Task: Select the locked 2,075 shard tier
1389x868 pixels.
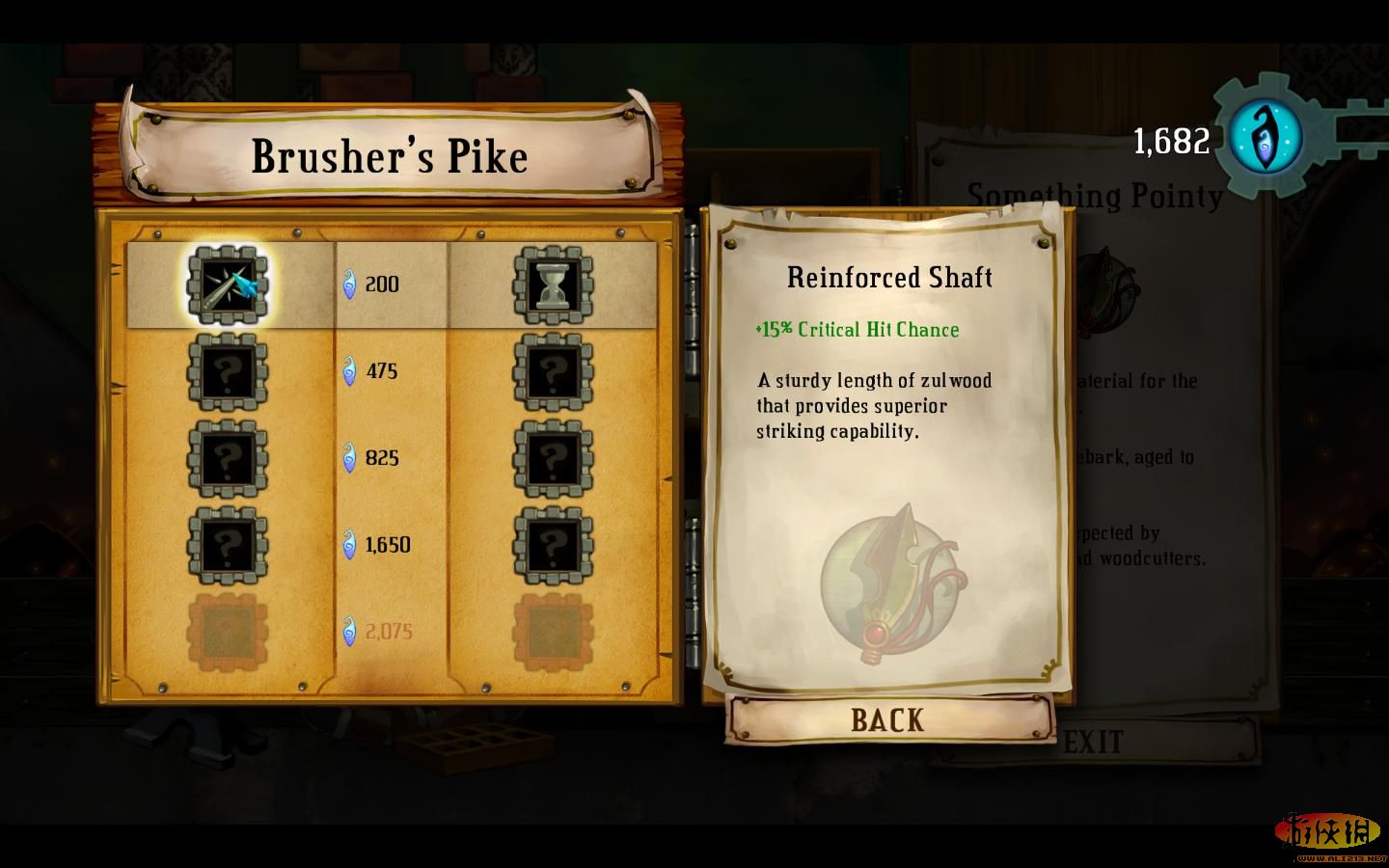Action: (388, 632)
